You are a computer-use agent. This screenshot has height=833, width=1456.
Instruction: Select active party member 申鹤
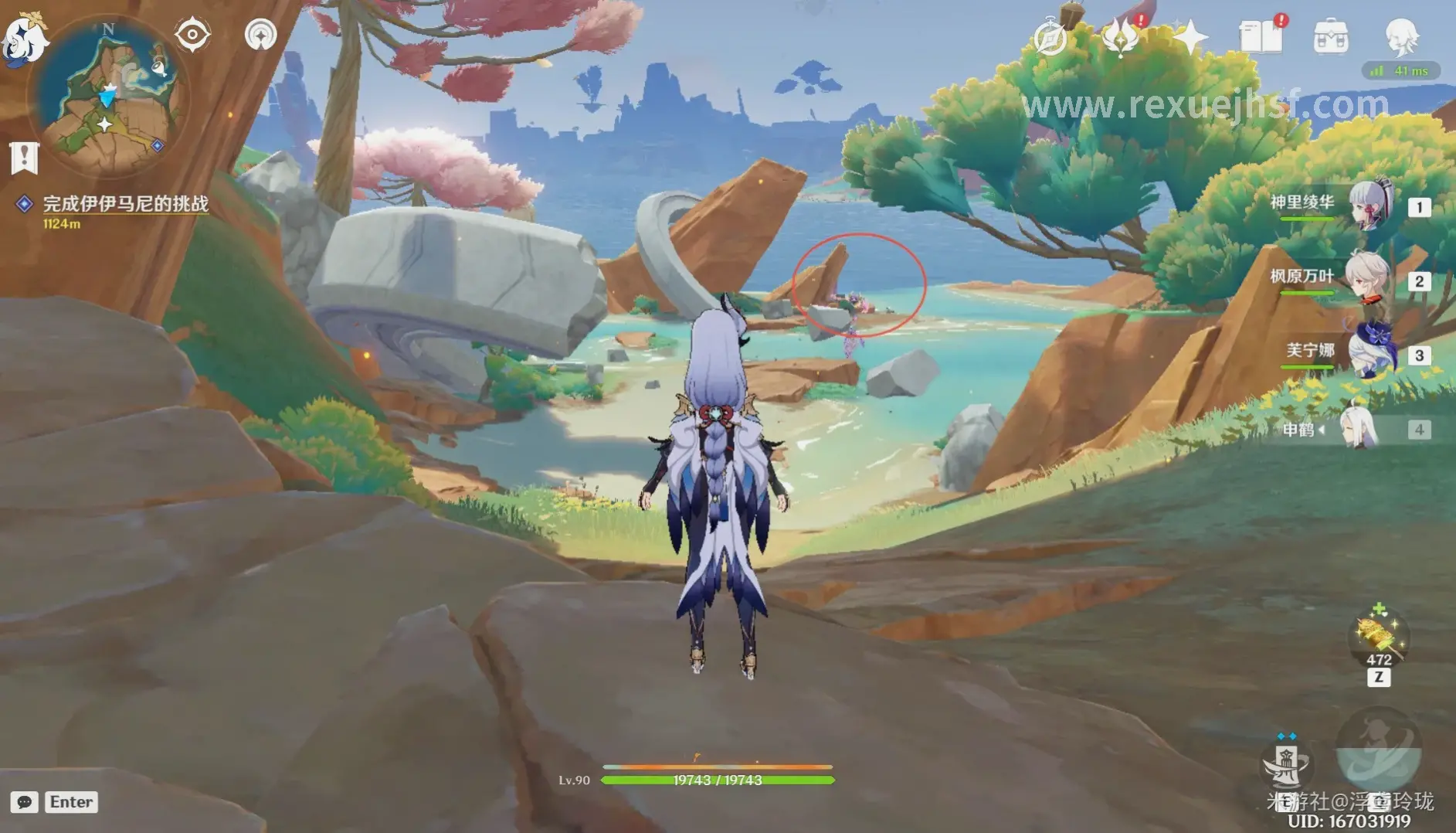(x=1359, y=429)
